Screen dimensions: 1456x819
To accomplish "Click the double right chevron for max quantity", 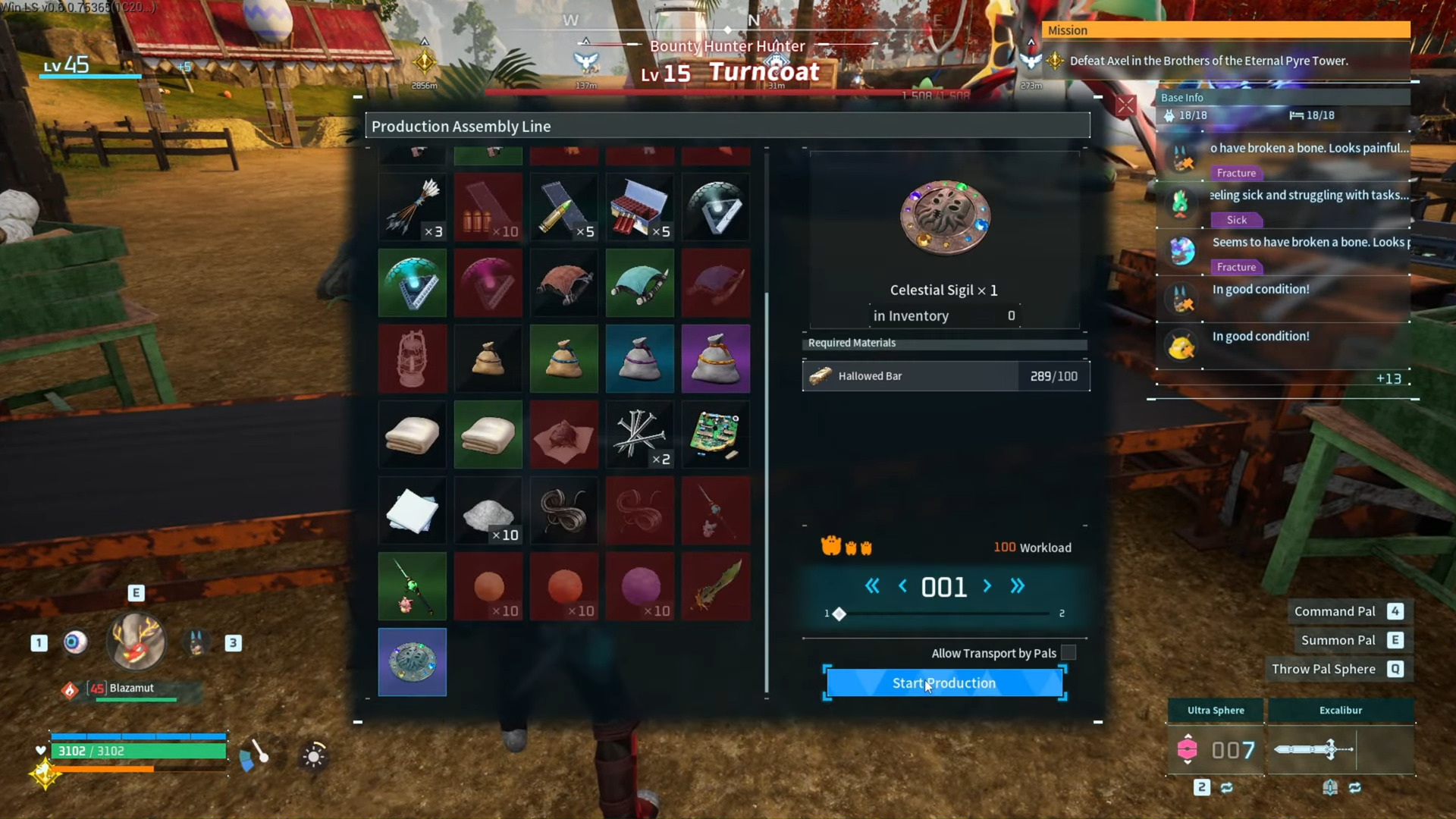I will point(1018,586).
